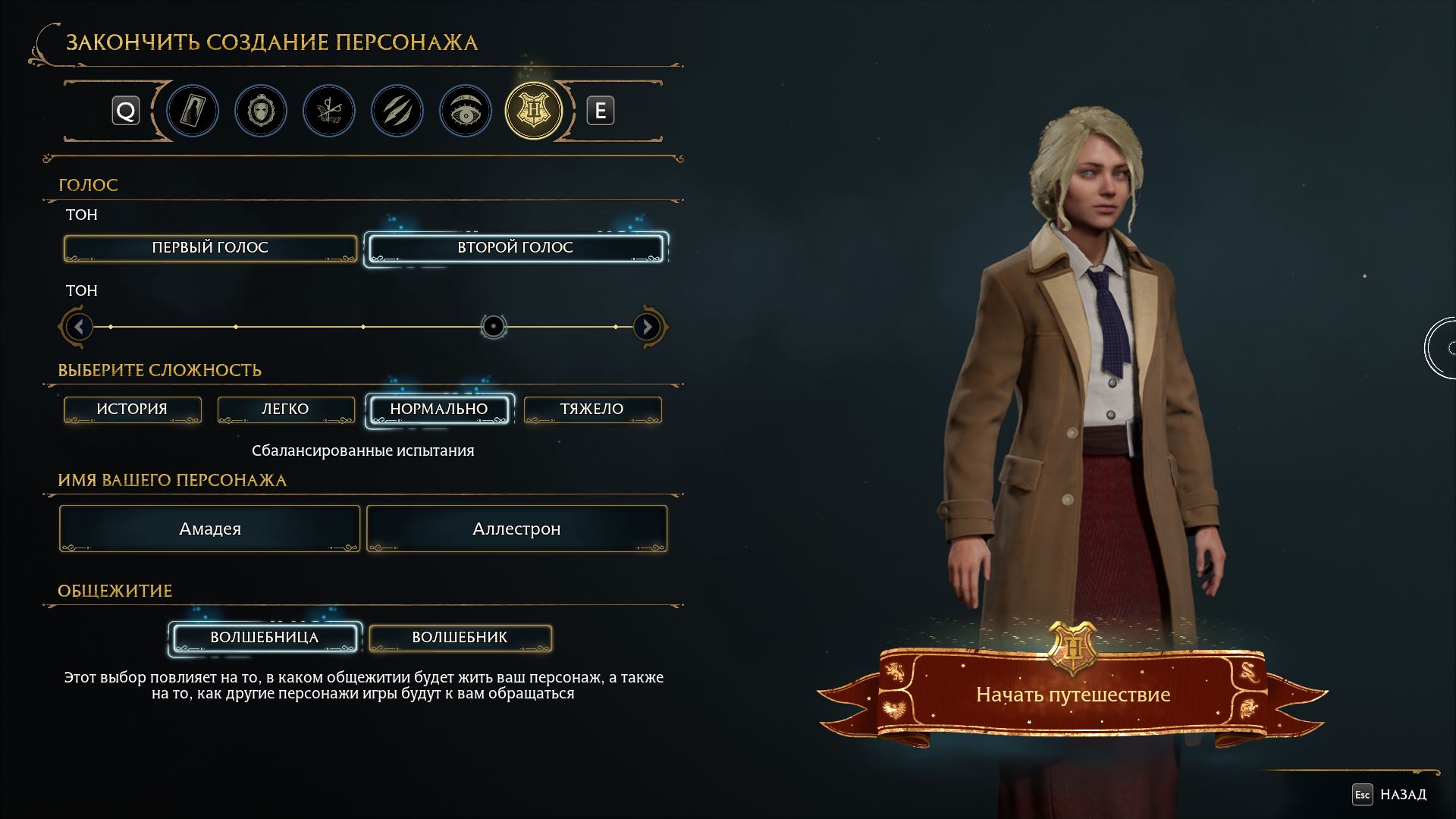Screen dimensions: 1456x819
Task: Open the eye and brows tab
Action: (x=466, y=111)
